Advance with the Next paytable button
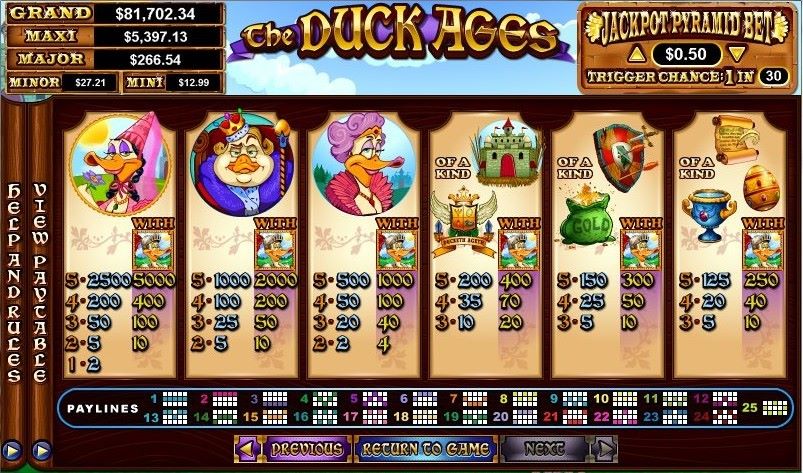 (544, 448)
